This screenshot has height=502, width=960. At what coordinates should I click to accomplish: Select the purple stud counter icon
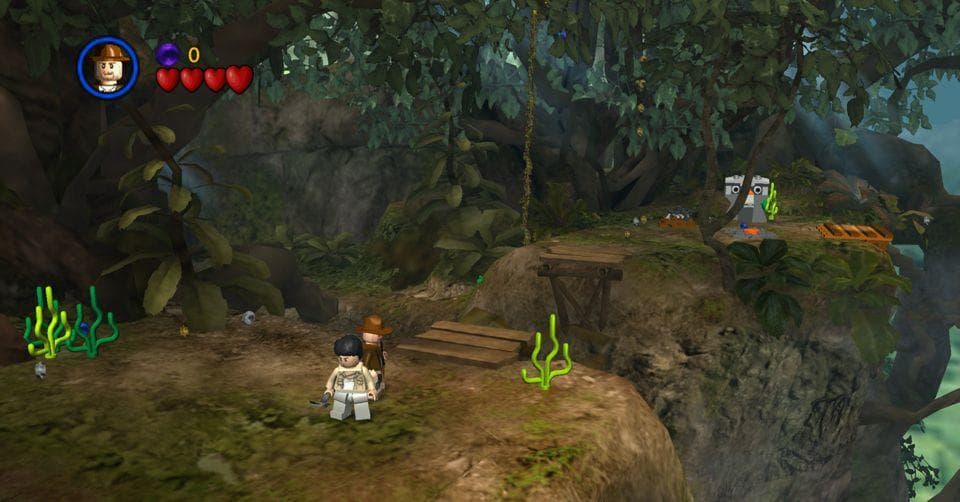pyautogui.click(x=168, y=54)
